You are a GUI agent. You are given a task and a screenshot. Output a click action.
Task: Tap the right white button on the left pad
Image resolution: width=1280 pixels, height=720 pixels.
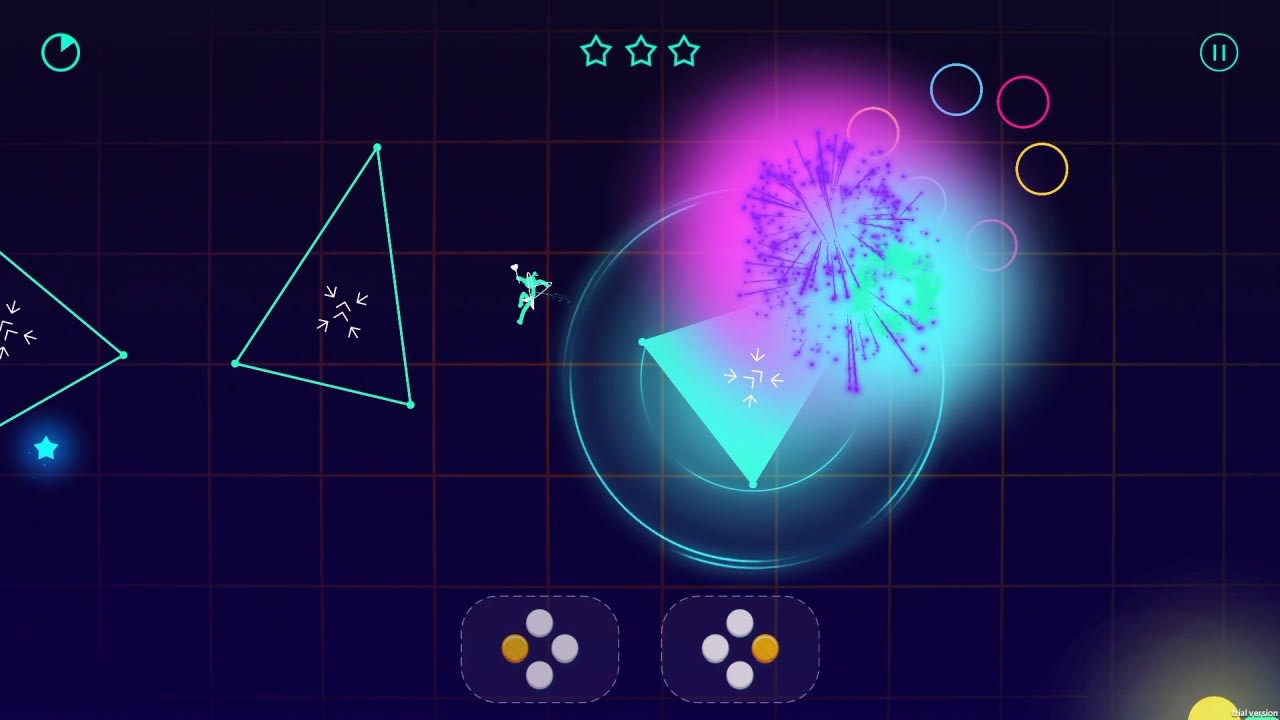click(x=567, y=650)
